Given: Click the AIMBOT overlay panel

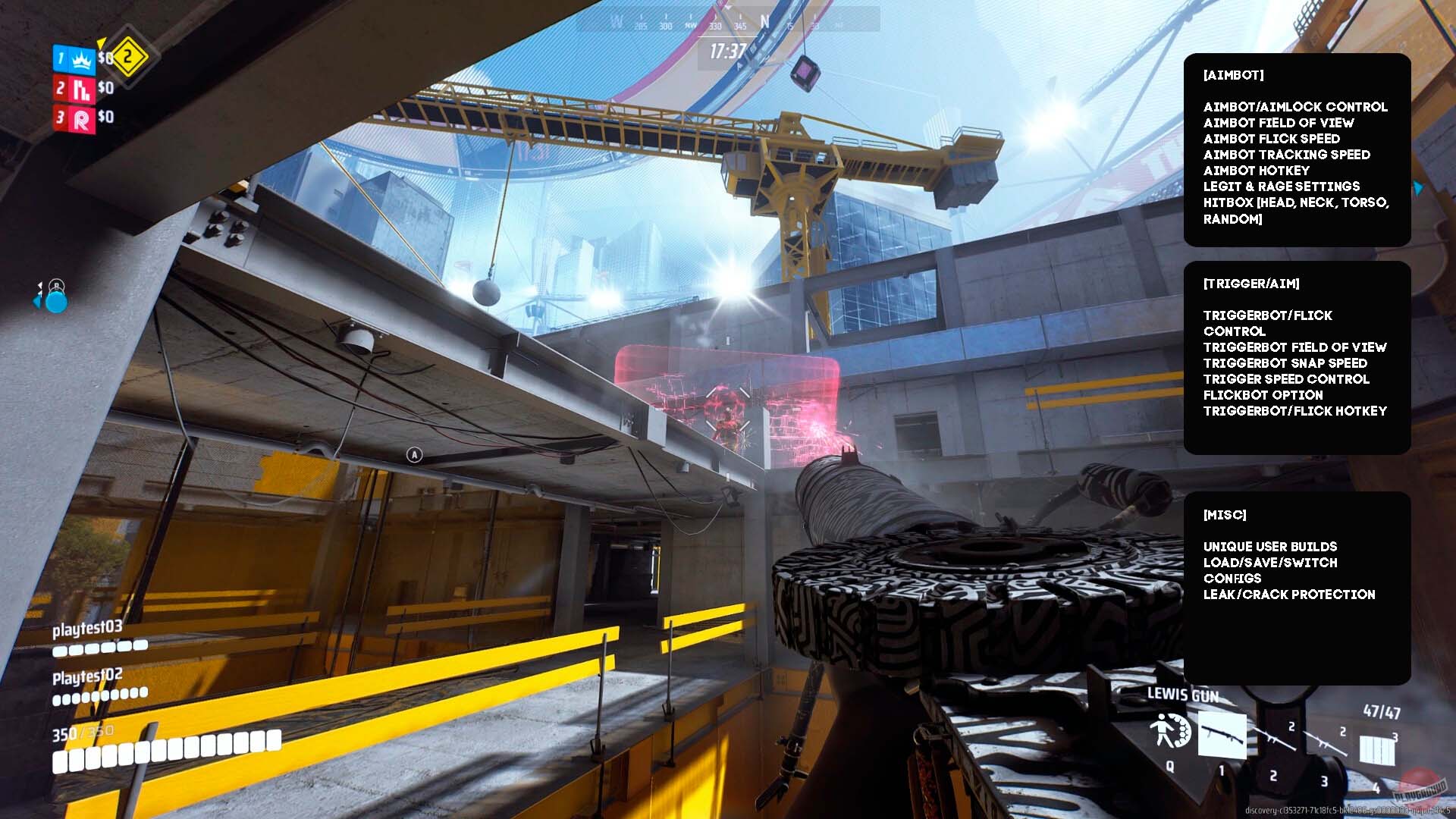Looking at the screenshot, I should 1297,149.
